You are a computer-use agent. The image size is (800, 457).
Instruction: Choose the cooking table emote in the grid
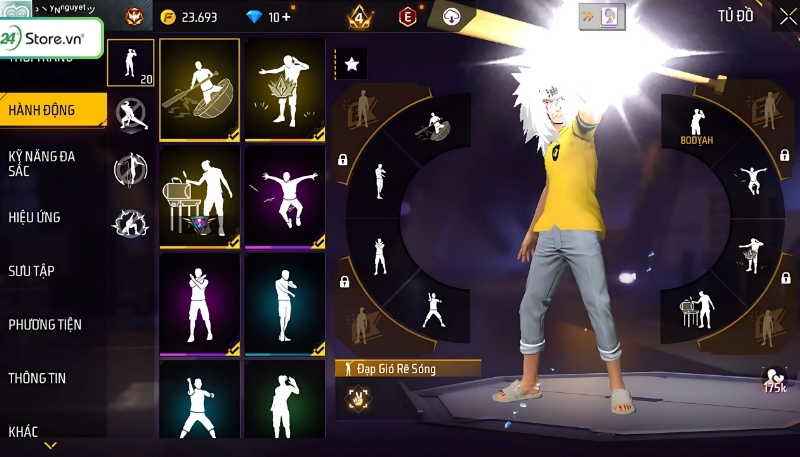(x=199, y=197)
